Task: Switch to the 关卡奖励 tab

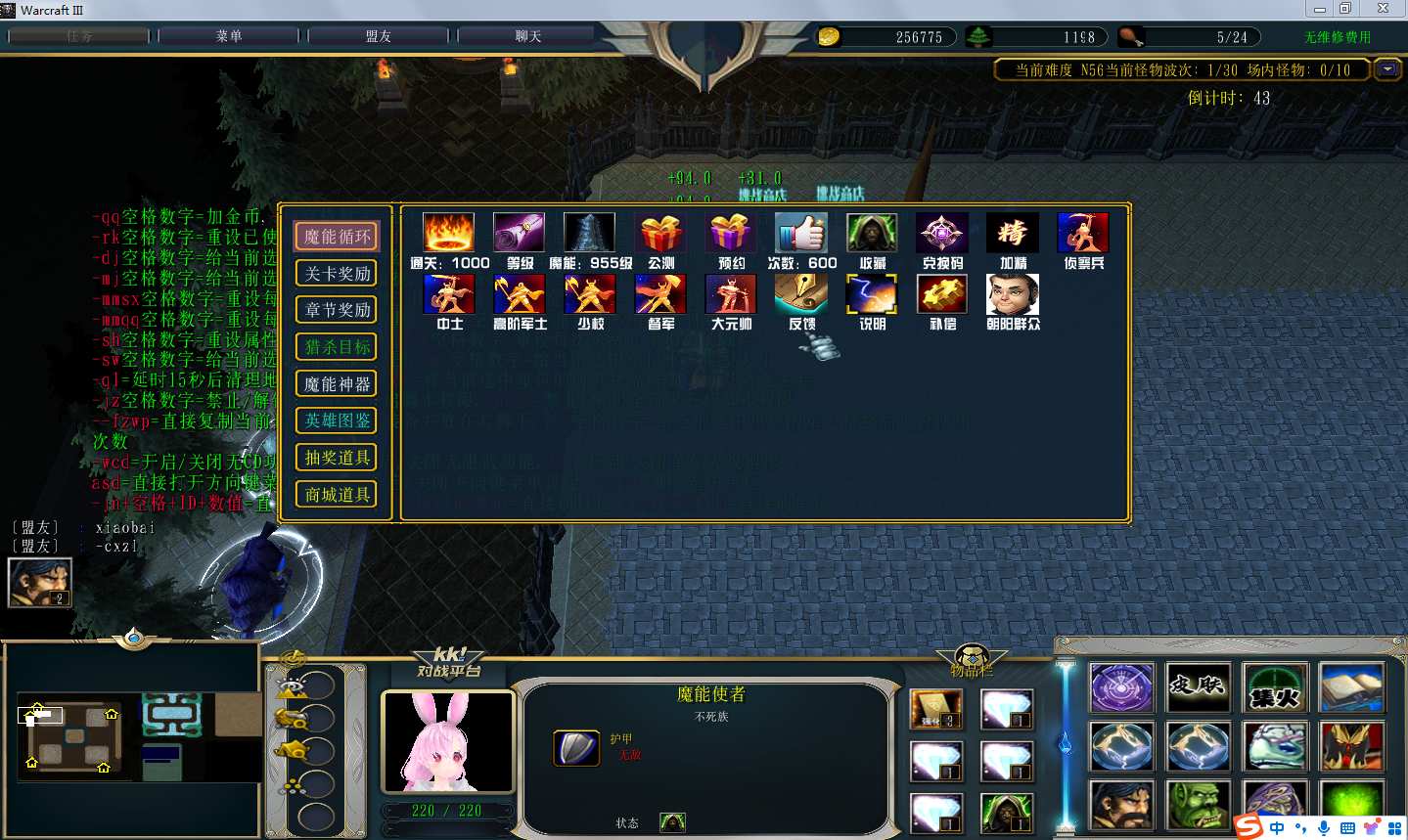Action: coord(337,274)
